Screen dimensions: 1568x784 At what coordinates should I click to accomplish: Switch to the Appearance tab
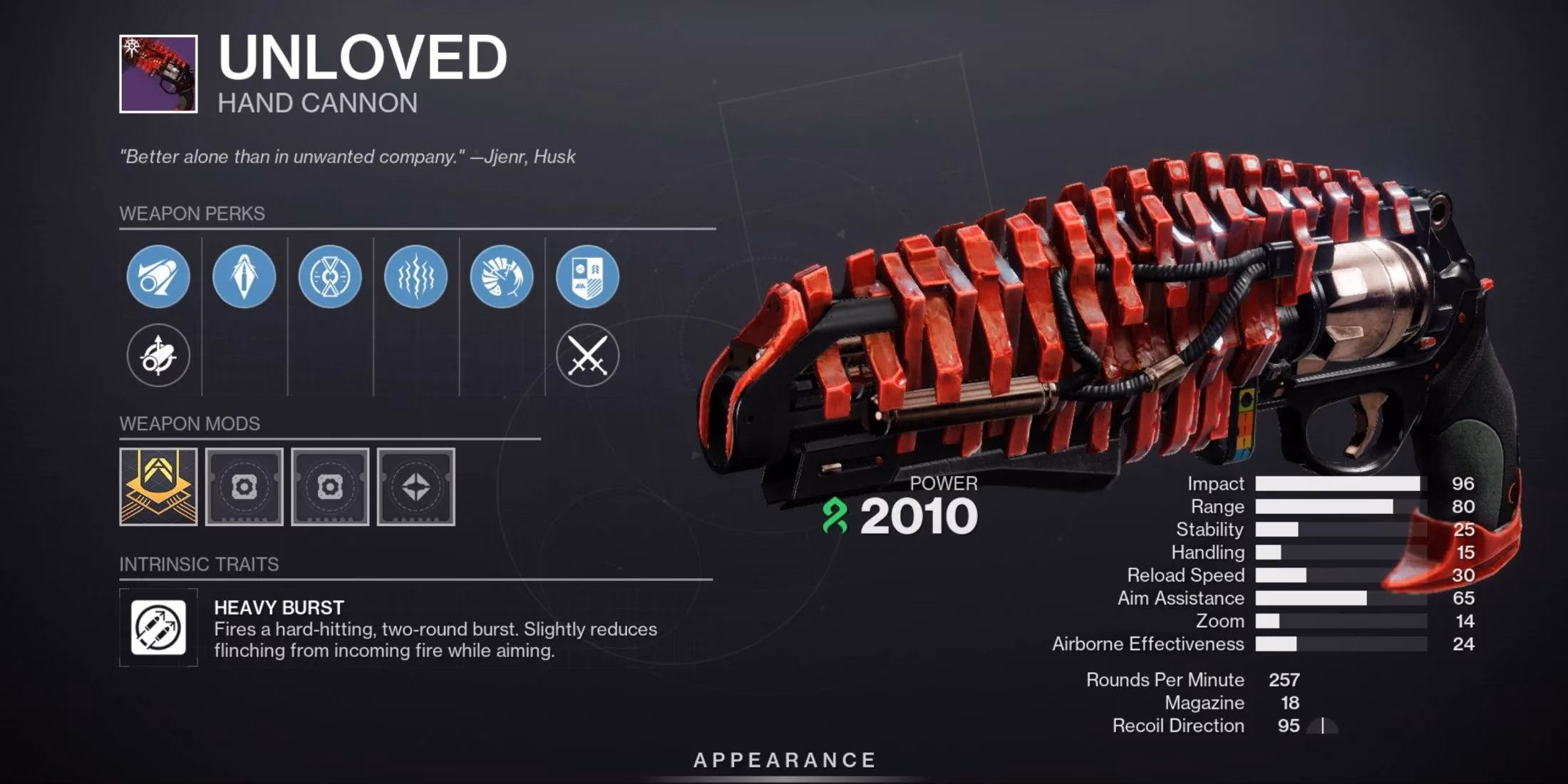(784, 760)
